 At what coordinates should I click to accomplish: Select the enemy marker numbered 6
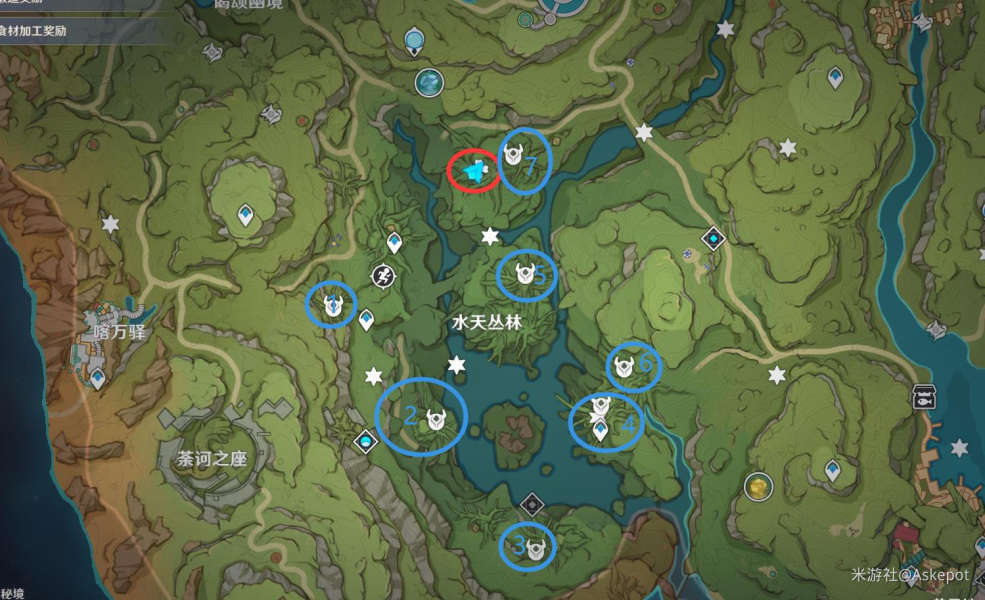tap(625, 367)
